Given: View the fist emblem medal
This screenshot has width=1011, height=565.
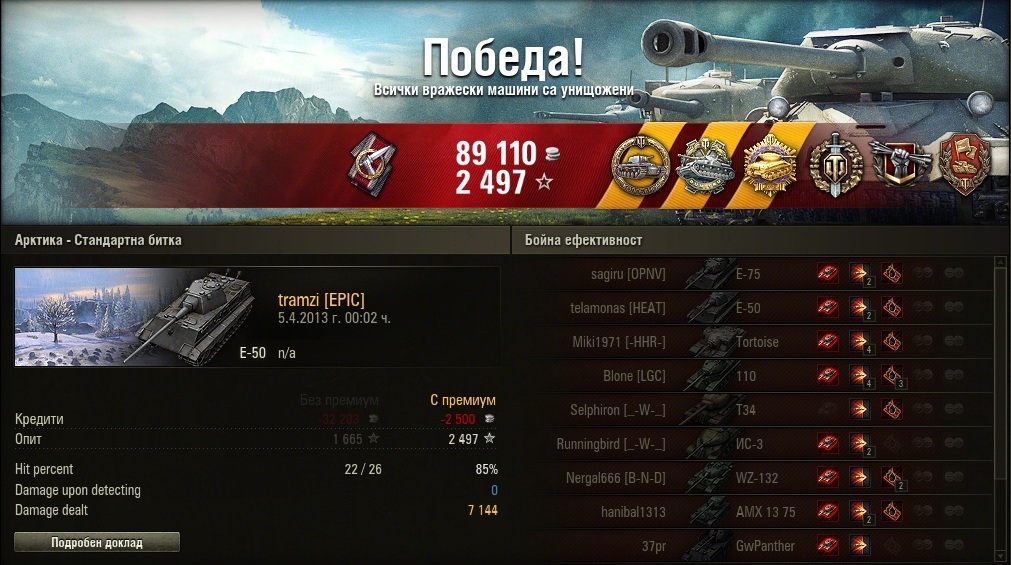Looking at the screenshot, I should coord(897,166).
